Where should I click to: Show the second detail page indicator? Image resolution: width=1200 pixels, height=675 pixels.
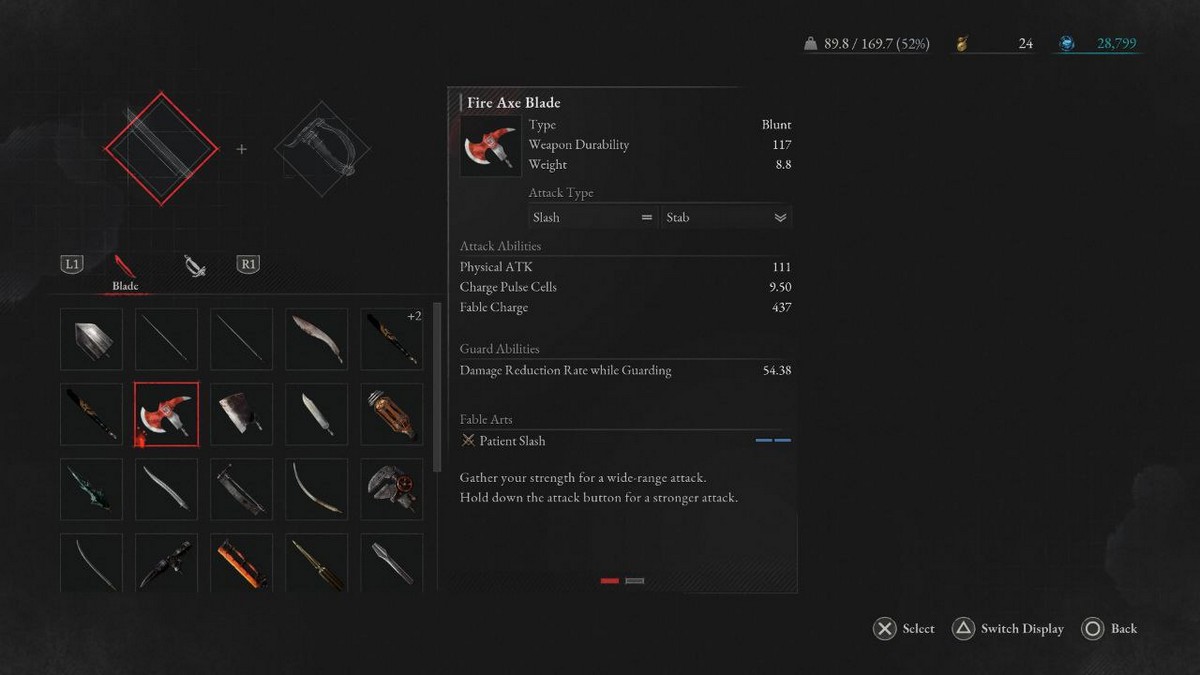(635, 580)
